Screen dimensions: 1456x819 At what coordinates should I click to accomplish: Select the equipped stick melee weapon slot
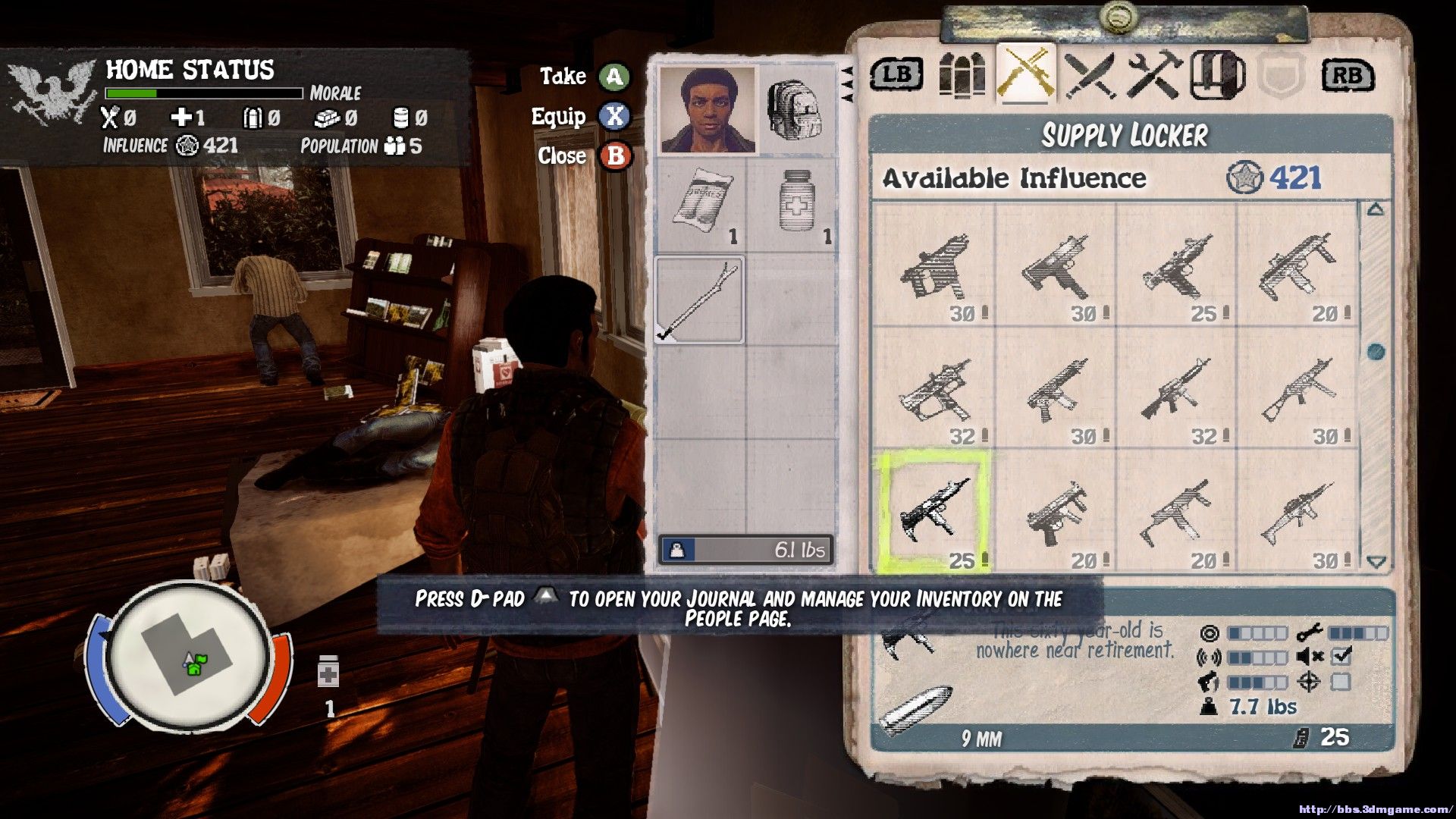point(699,300)
